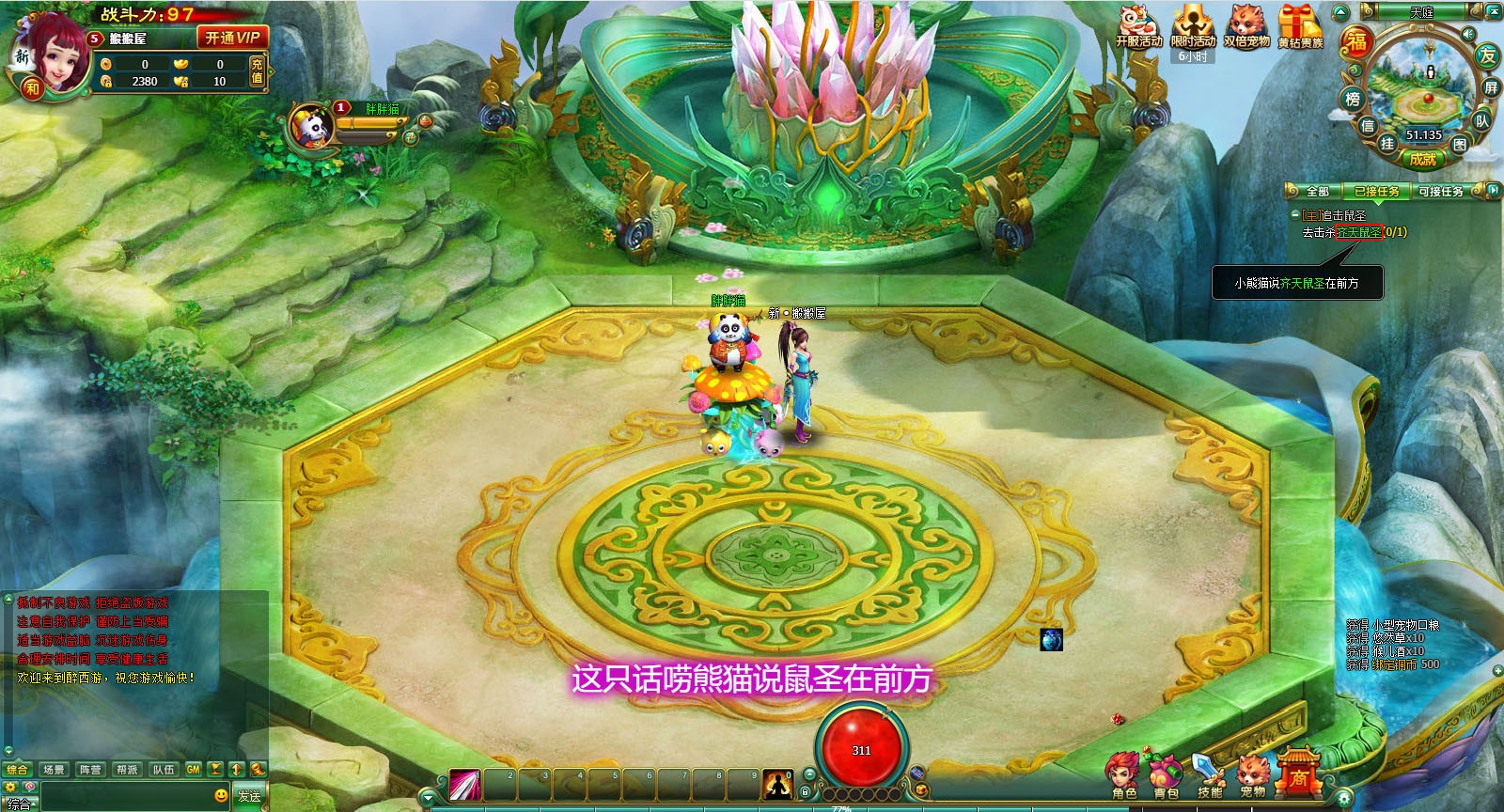
Task: Click the 发送 send chat button
Action: pyautogui.click(x=249, y=796)
